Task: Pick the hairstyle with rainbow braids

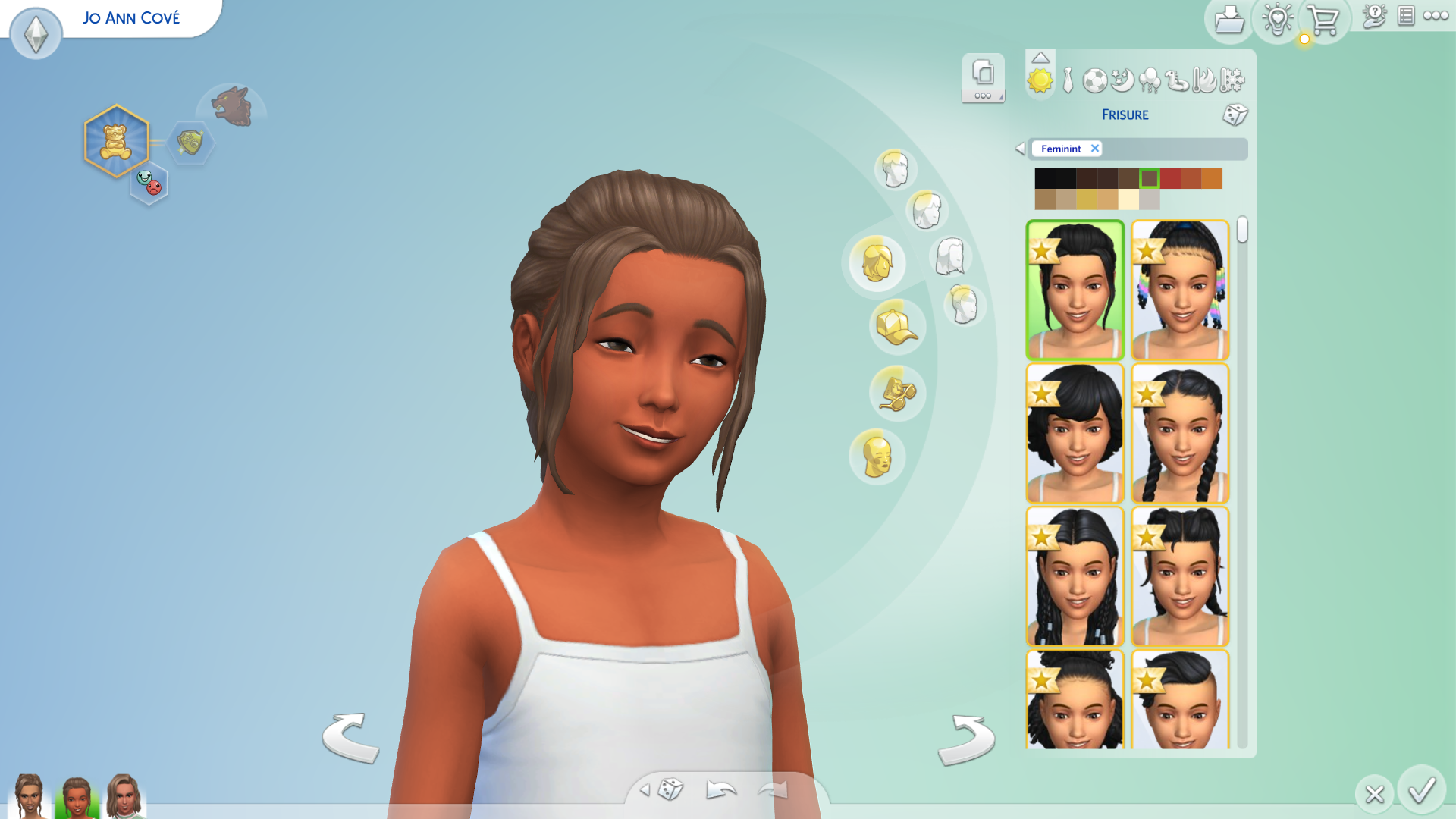Action: (x=1180, y=290)
